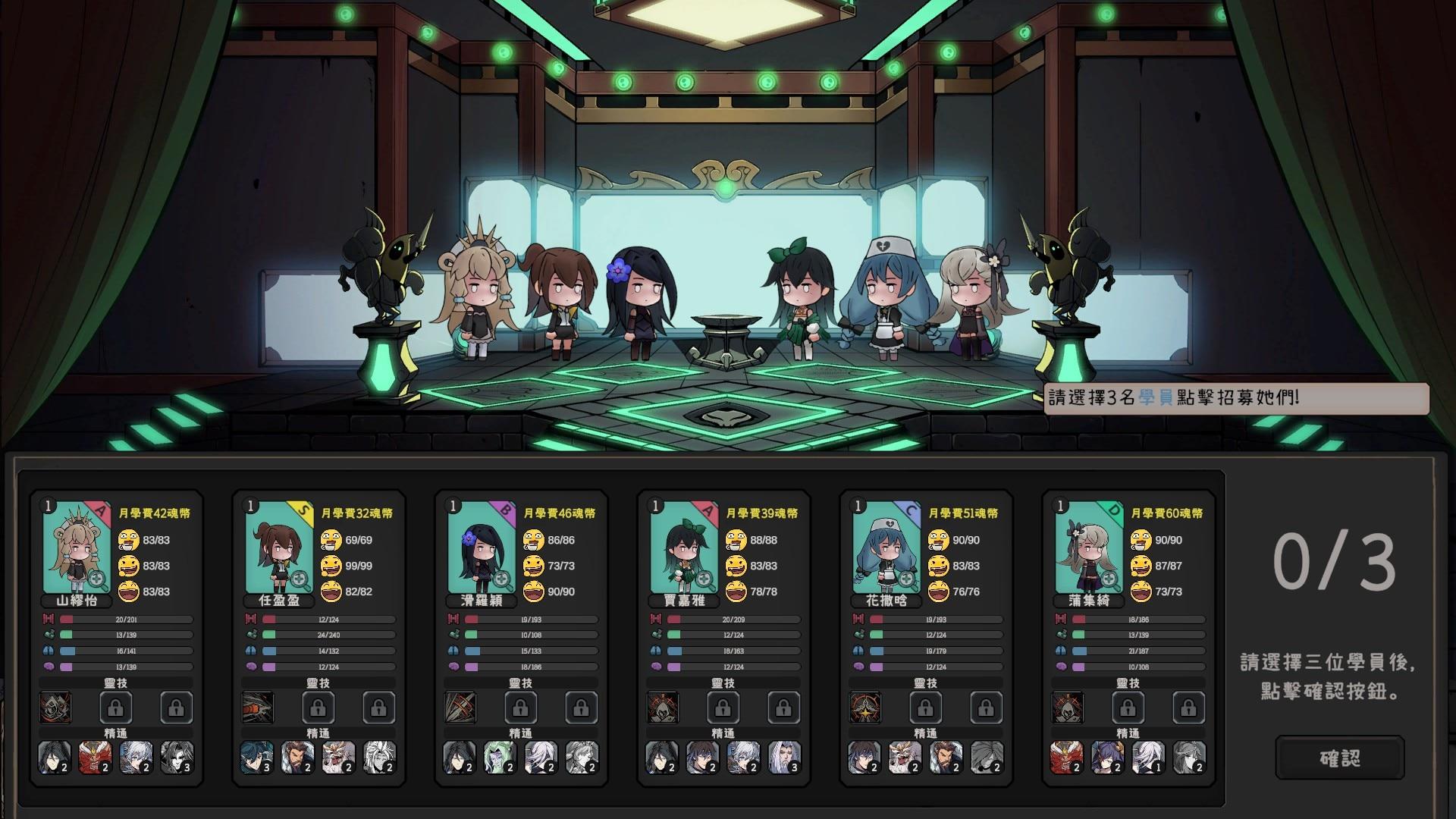Click 賈嘉雅's unlocked spirit skill icon
The width and height of the screenshot is (1456, 819).
pos(665,707)
